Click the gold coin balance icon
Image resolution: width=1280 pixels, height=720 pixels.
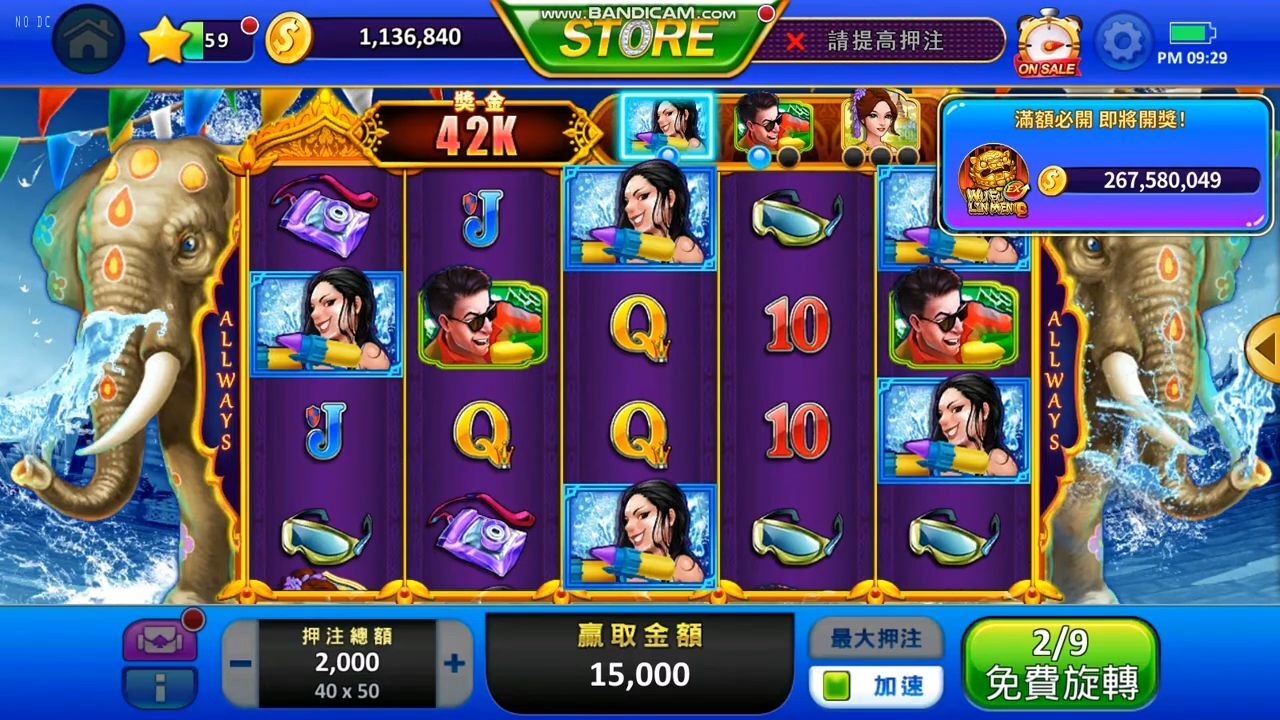click(x=289, y=38)
